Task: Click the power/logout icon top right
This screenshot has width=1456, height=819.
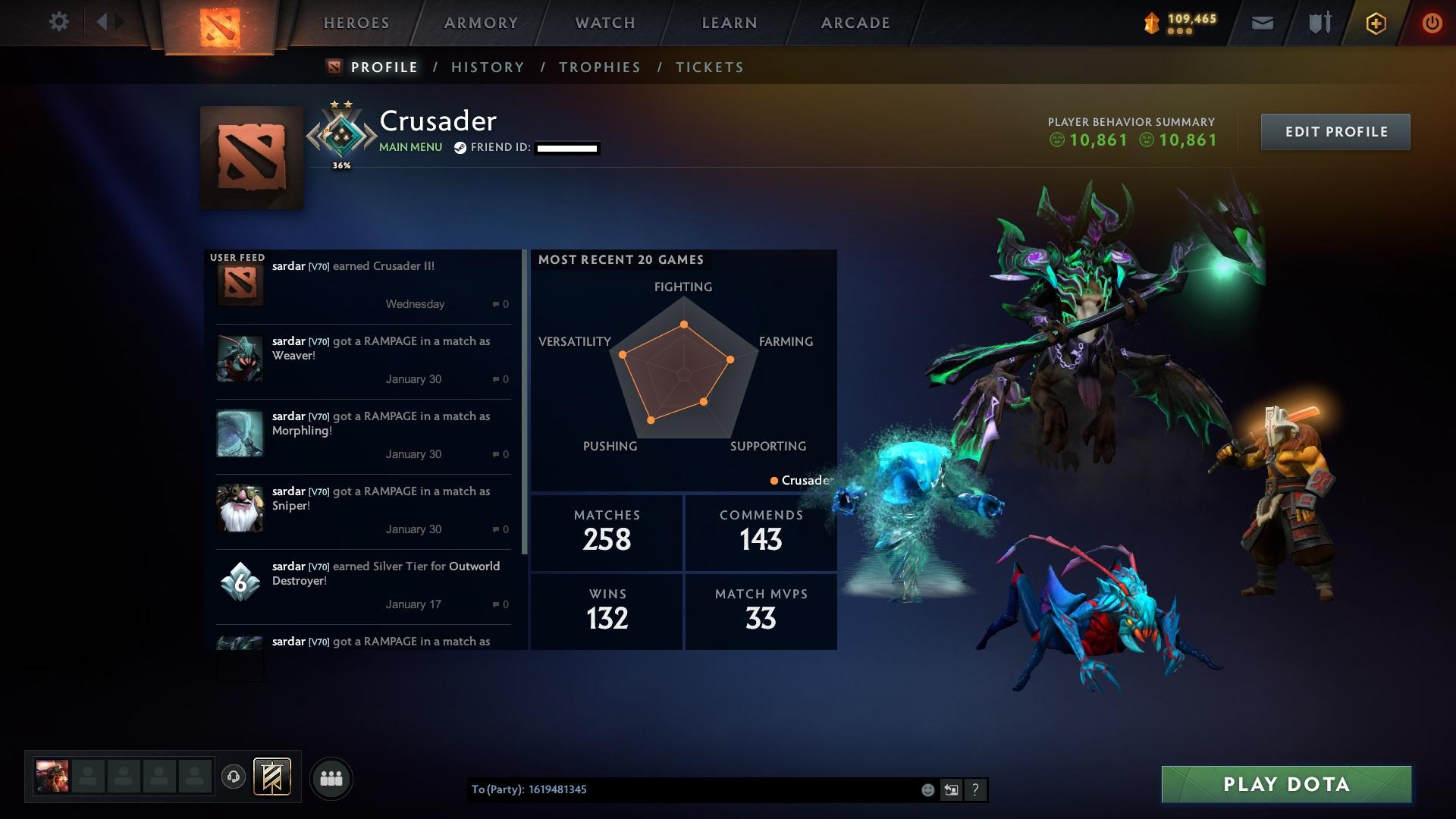Action: (x=1432, y=23)
